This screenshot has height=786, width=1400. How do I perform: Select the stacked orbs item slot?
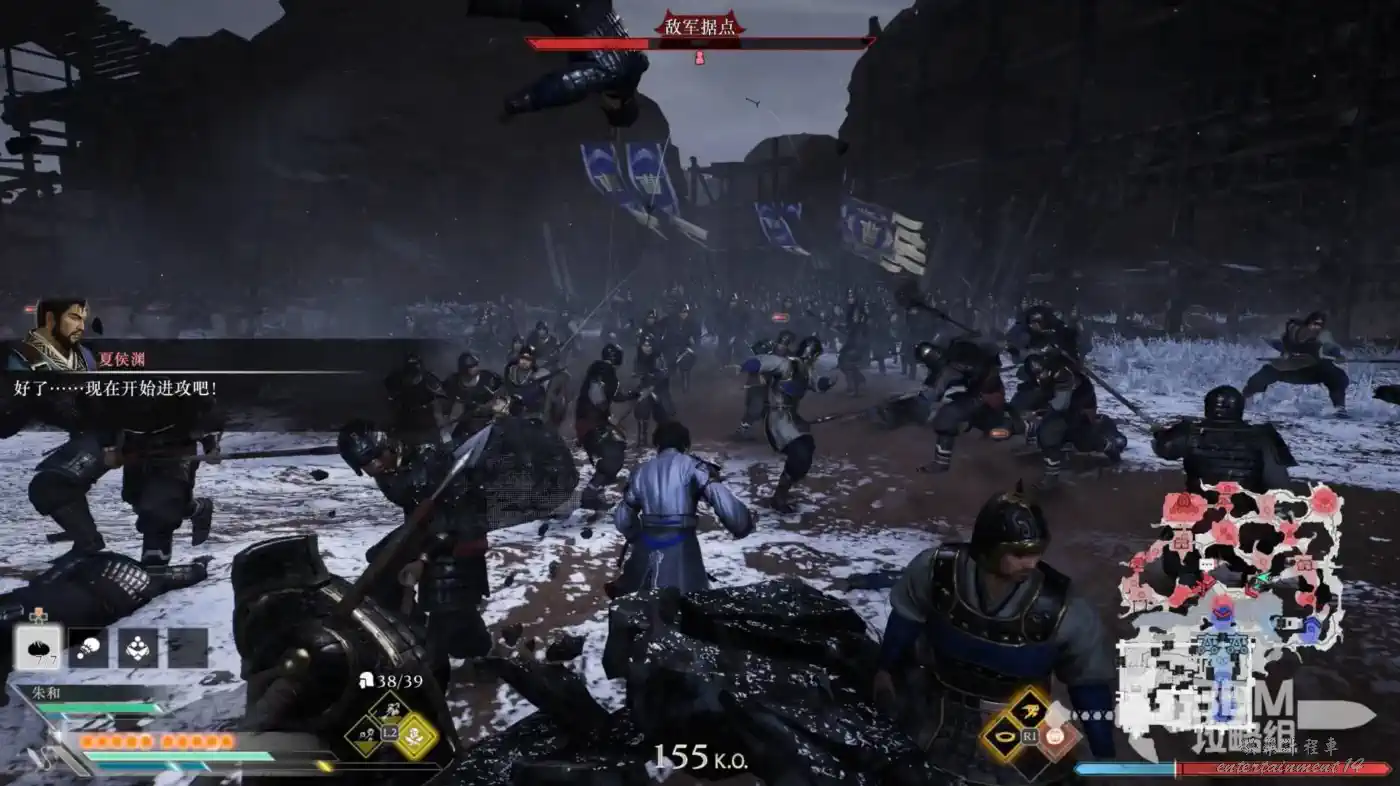[138, 647]
